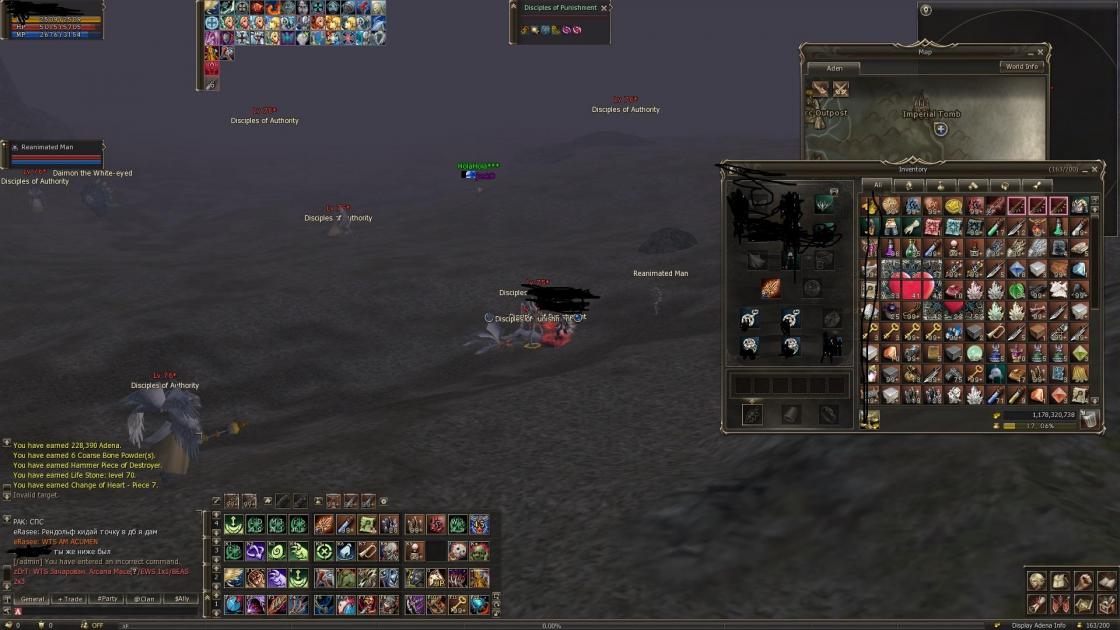Select the All inventory tab

point(877,185)
